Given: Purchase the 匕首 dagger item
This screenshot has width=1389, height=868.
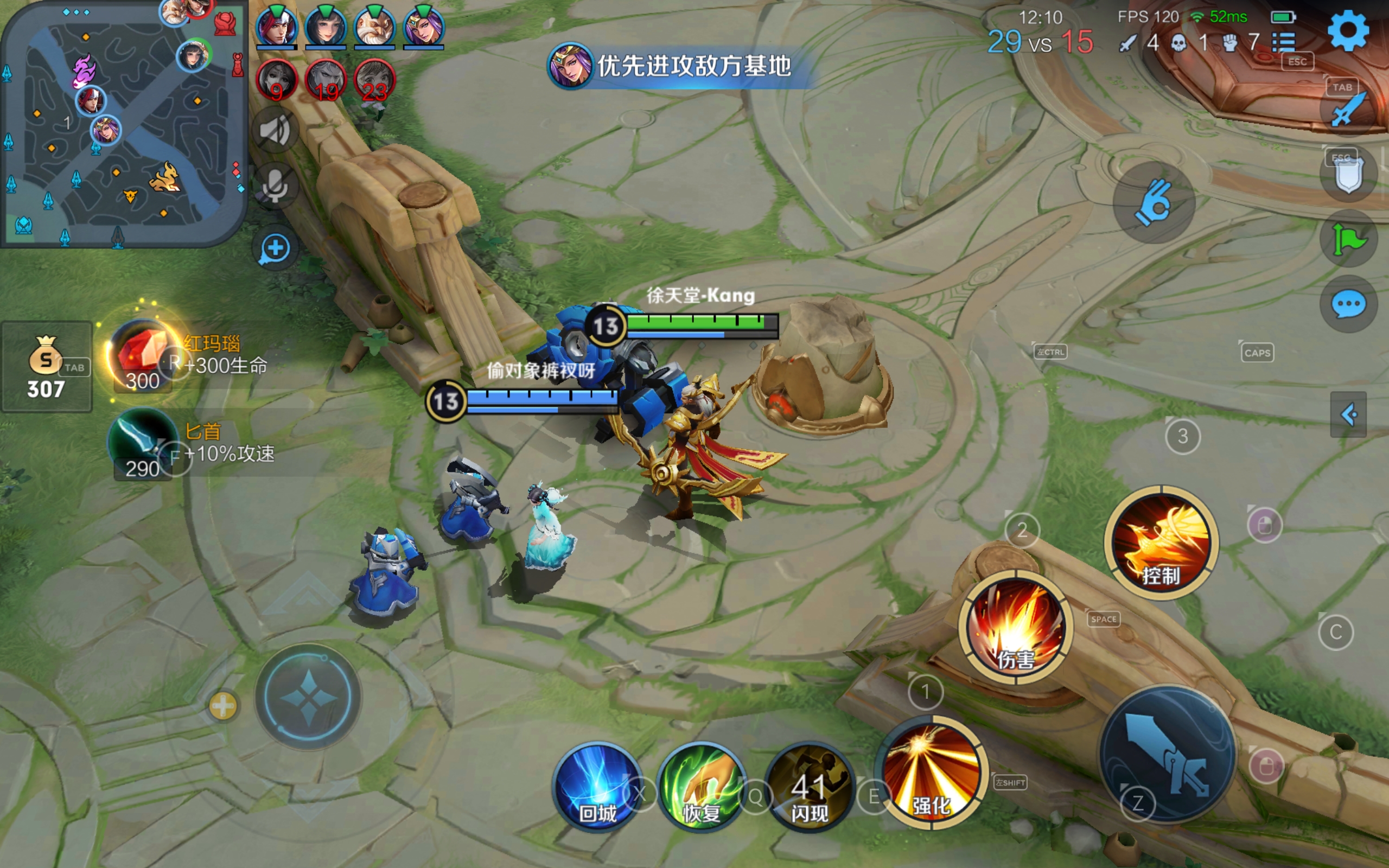Looking at the screenshot, I should coord(141,443).
